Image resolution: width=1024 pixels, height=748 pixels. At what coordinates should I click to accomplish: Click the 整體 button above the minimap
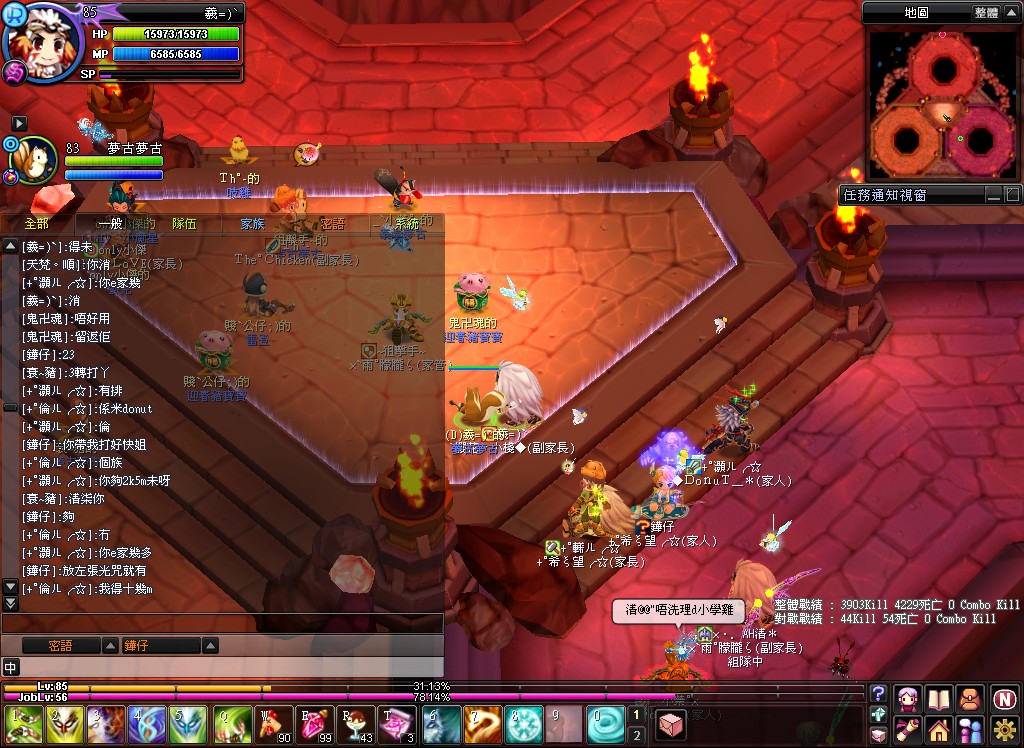coord(986,13)
